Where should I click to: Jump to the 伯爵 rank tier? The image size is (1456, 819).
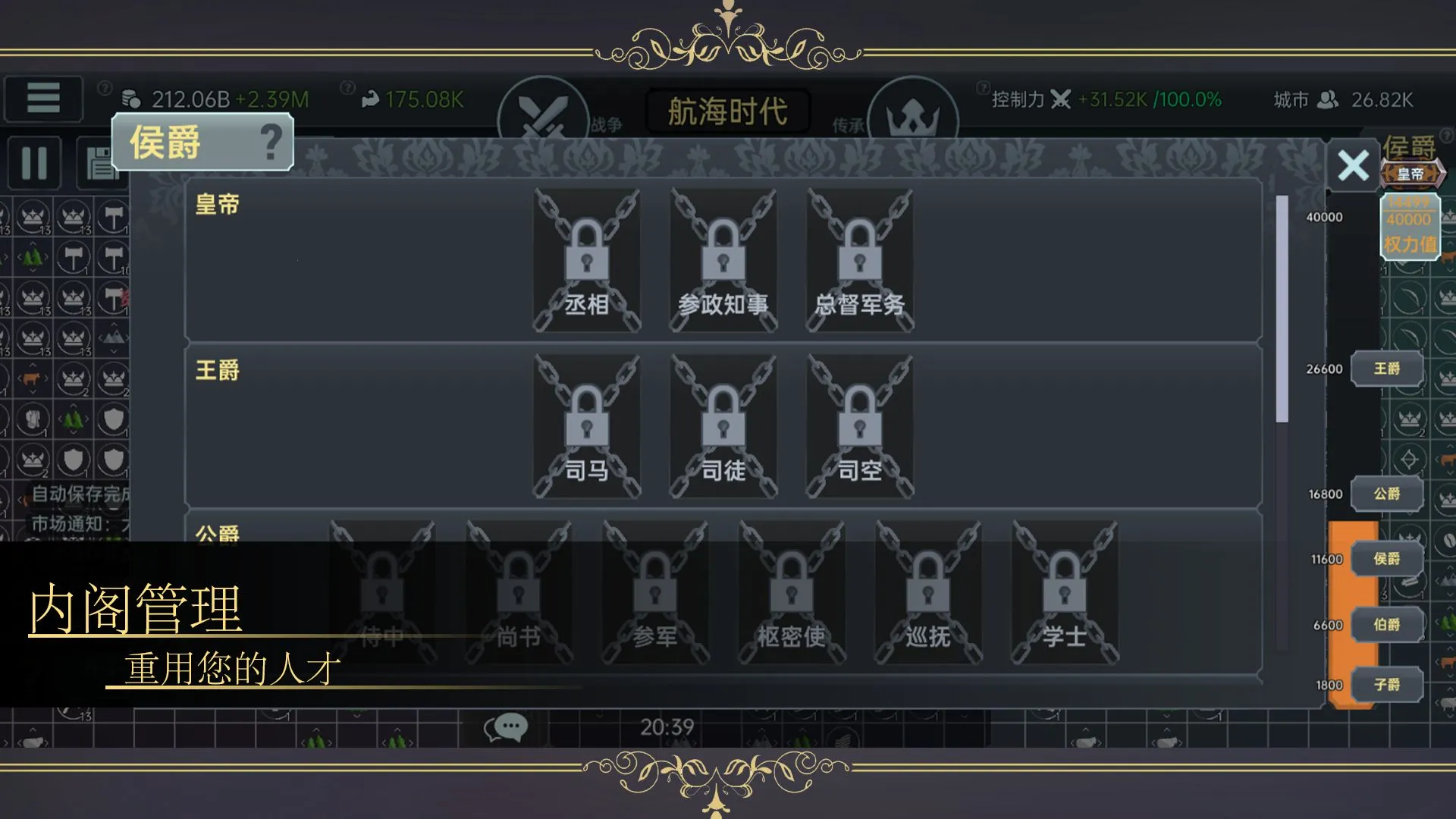pyautogui.click(x=1386, y=625)
